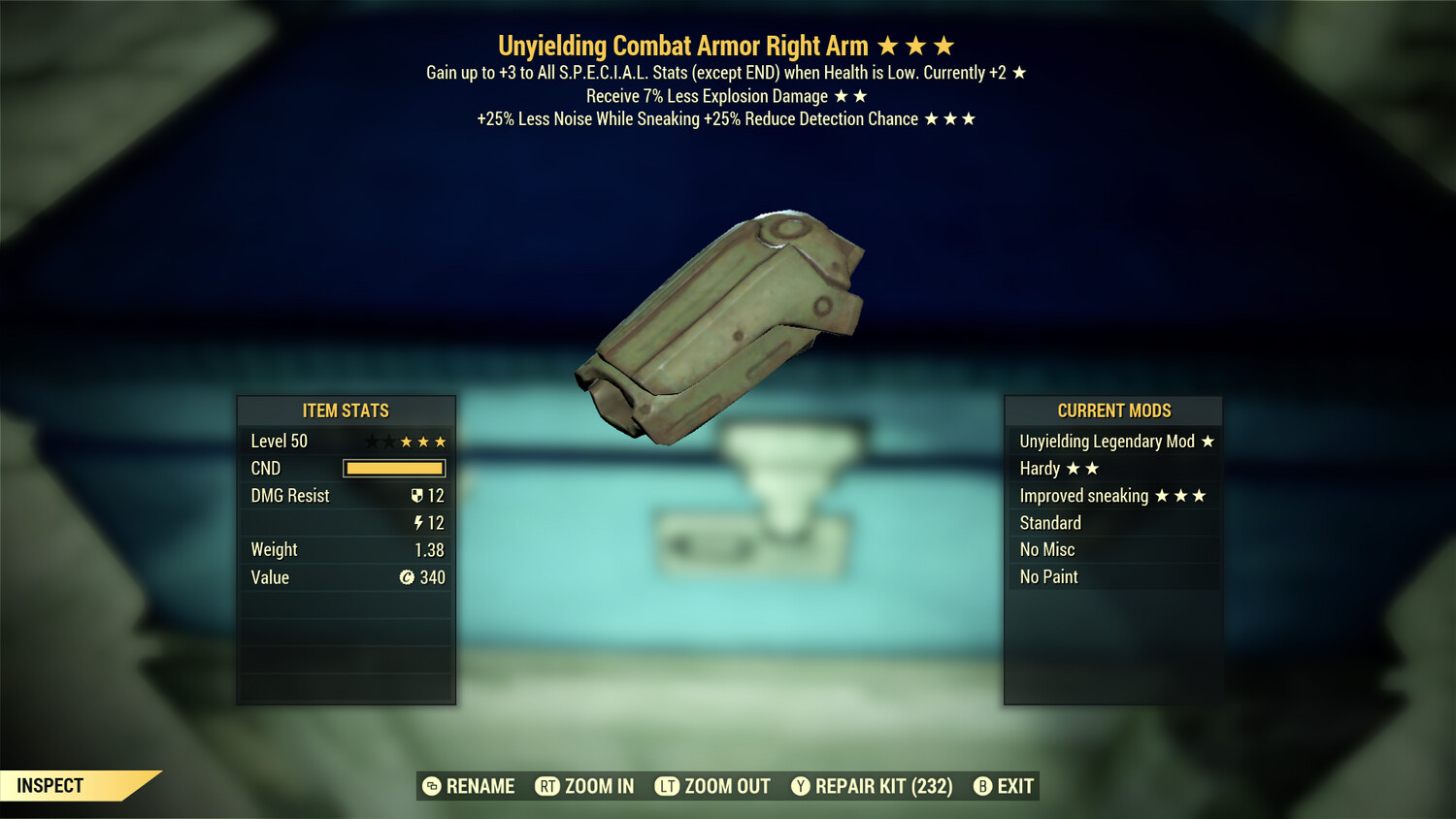Click the controller icon next to RENAME
Screen dimensions: 1456x819
[430, 786]
